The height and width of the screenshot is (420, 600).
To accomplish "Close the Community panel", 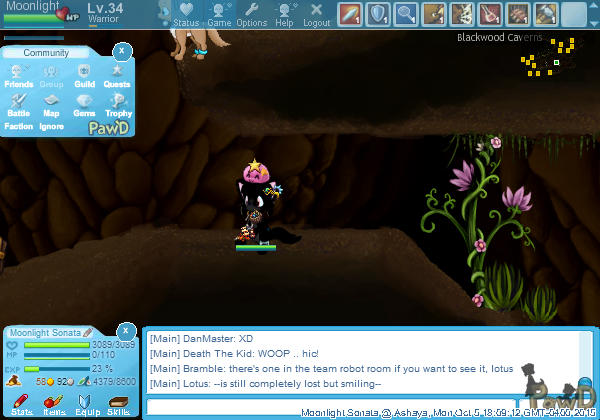I will click(x=122, y=50).
